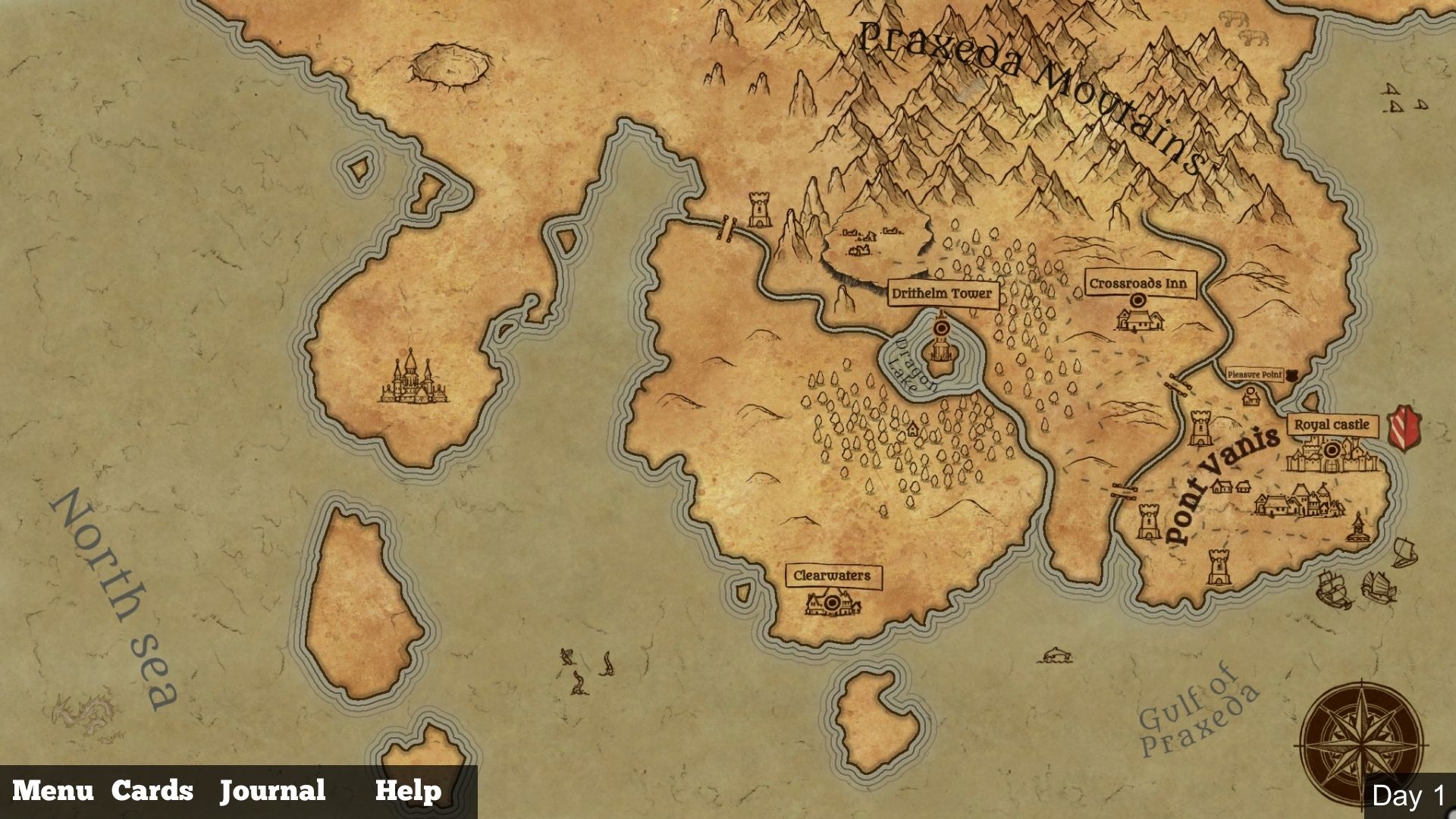The height and width of the screenshot is (819, 1456).
Task: Show the Help screen
Action: point(408,791)
